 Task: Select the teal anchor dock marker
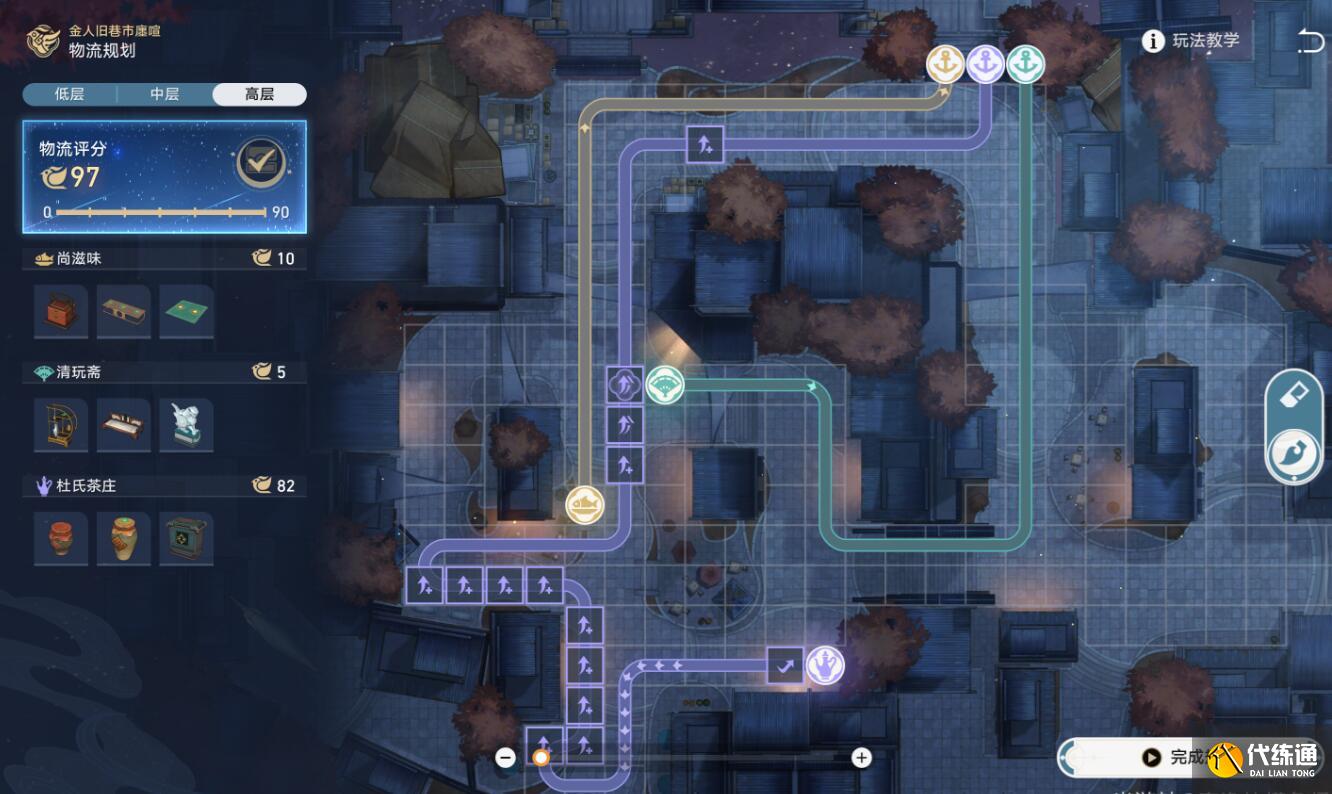tap(1025, 65)
